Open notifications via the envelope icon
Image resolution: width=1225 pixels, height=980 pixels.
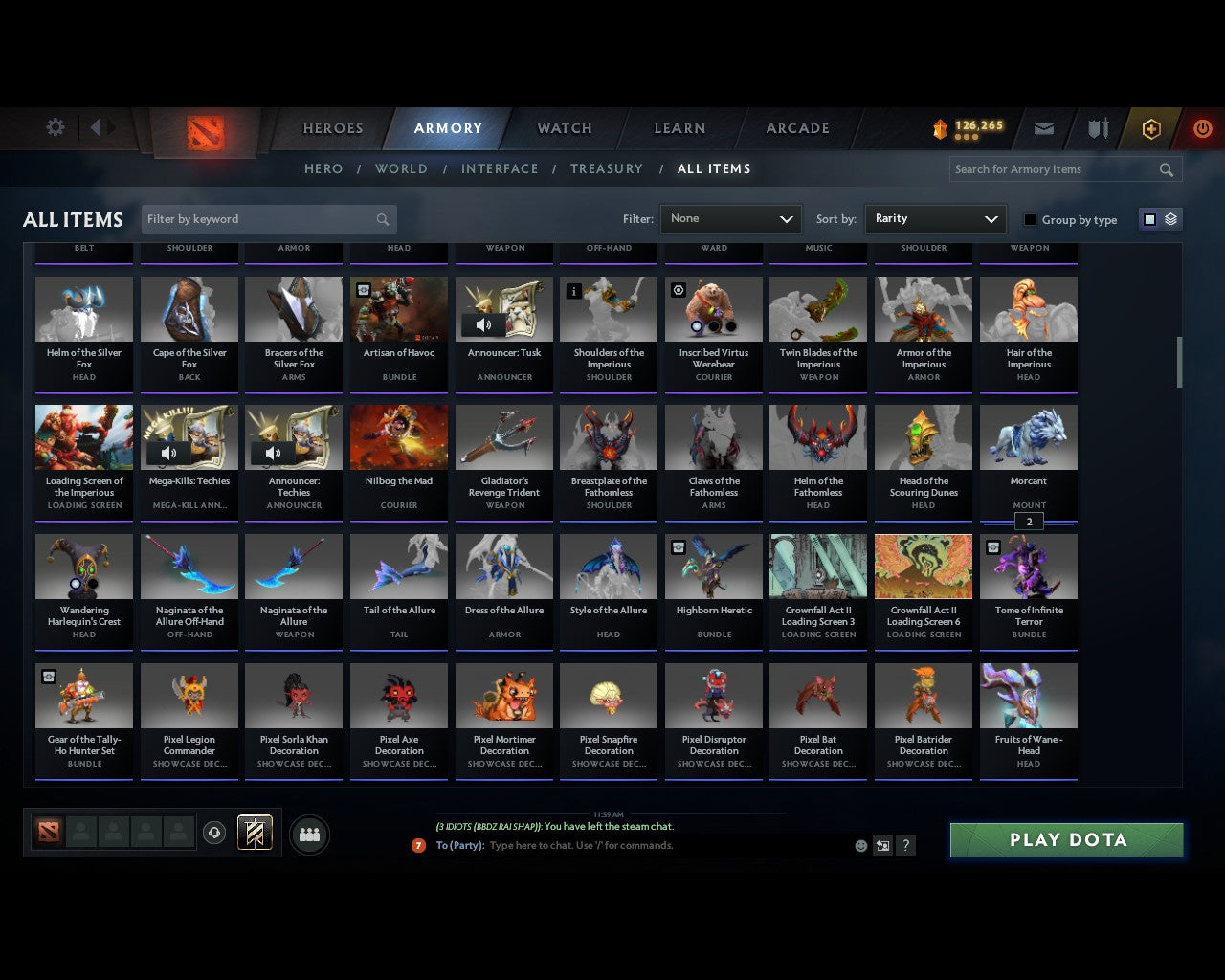(1043, 128)
